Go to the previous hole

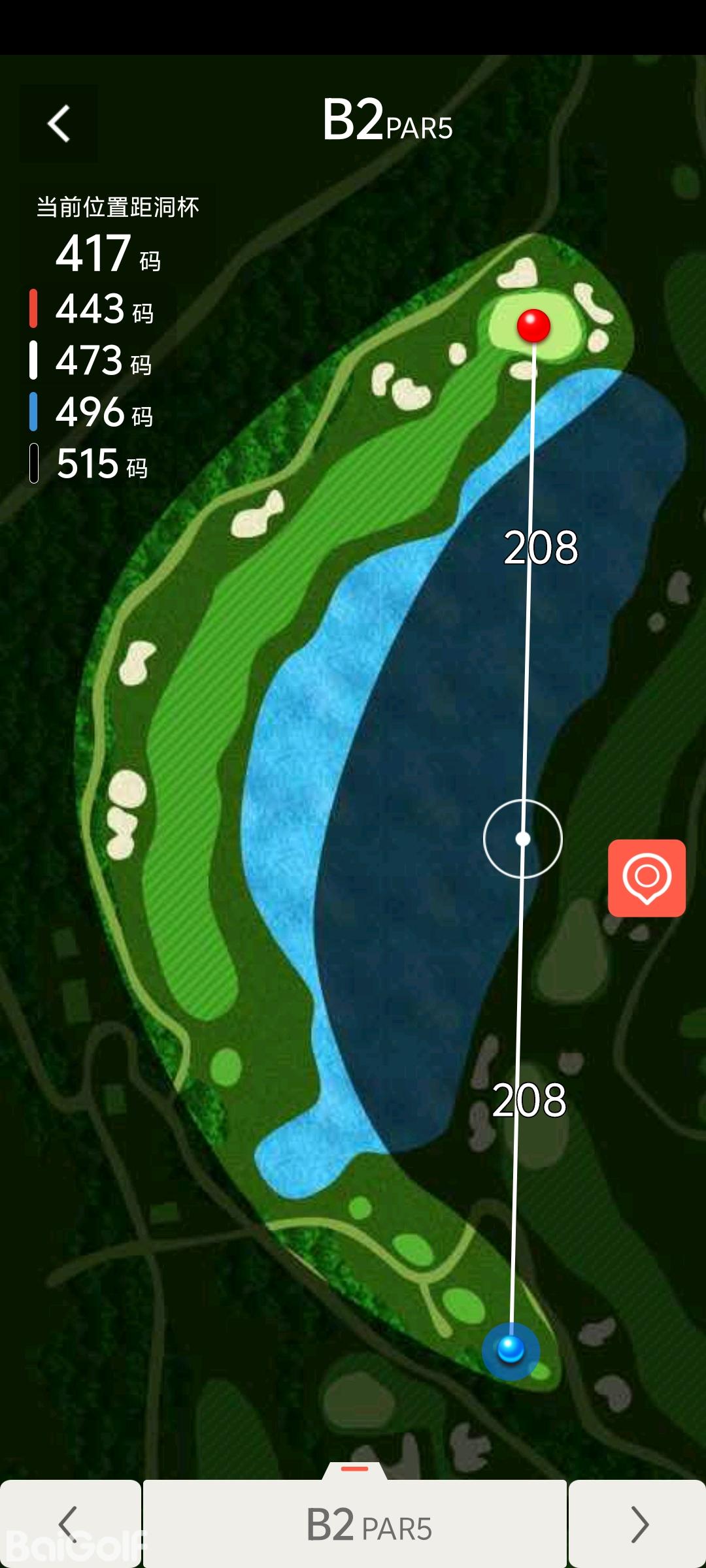pyautogui.click(x=69, y=1524)
